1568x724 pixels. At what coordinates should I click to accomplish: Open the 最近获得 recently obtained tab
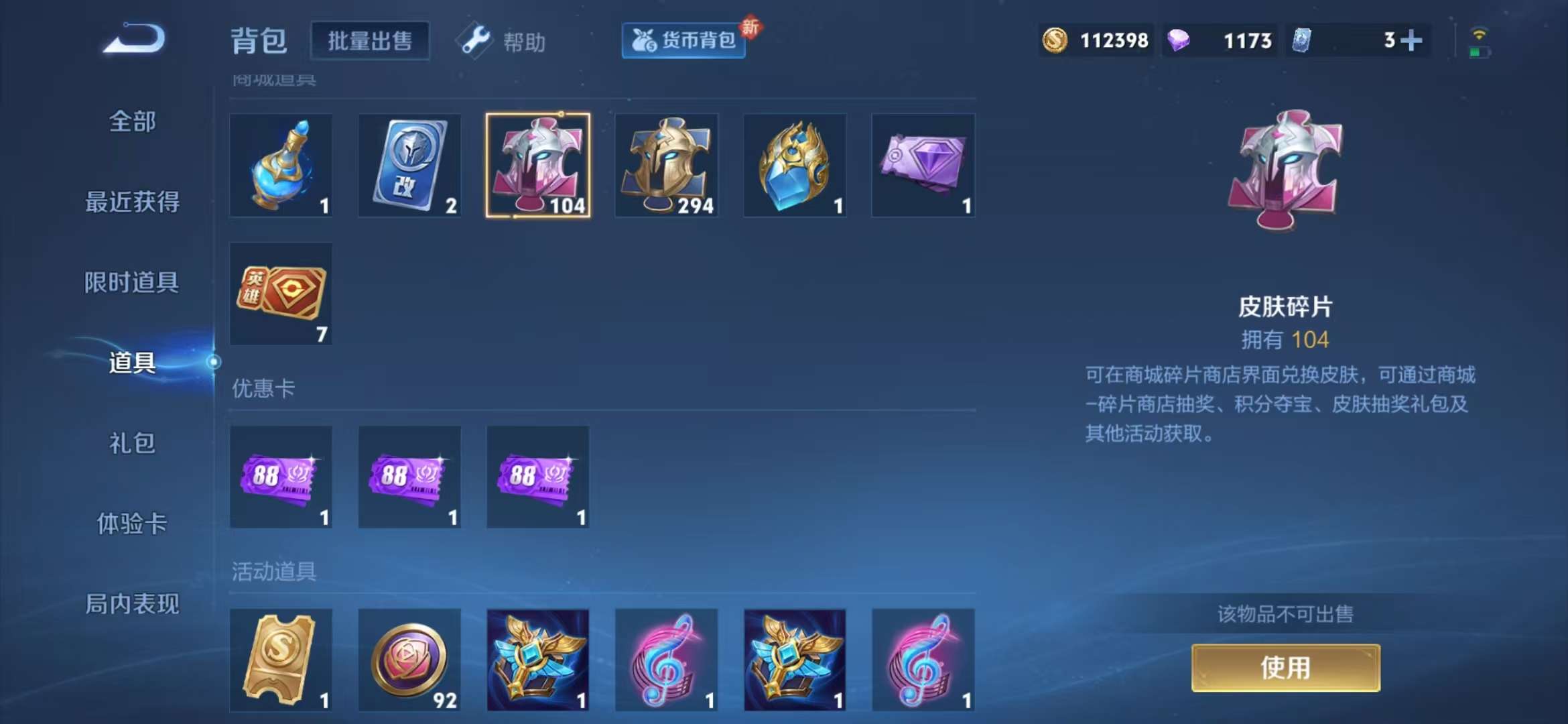pos(132,202)
